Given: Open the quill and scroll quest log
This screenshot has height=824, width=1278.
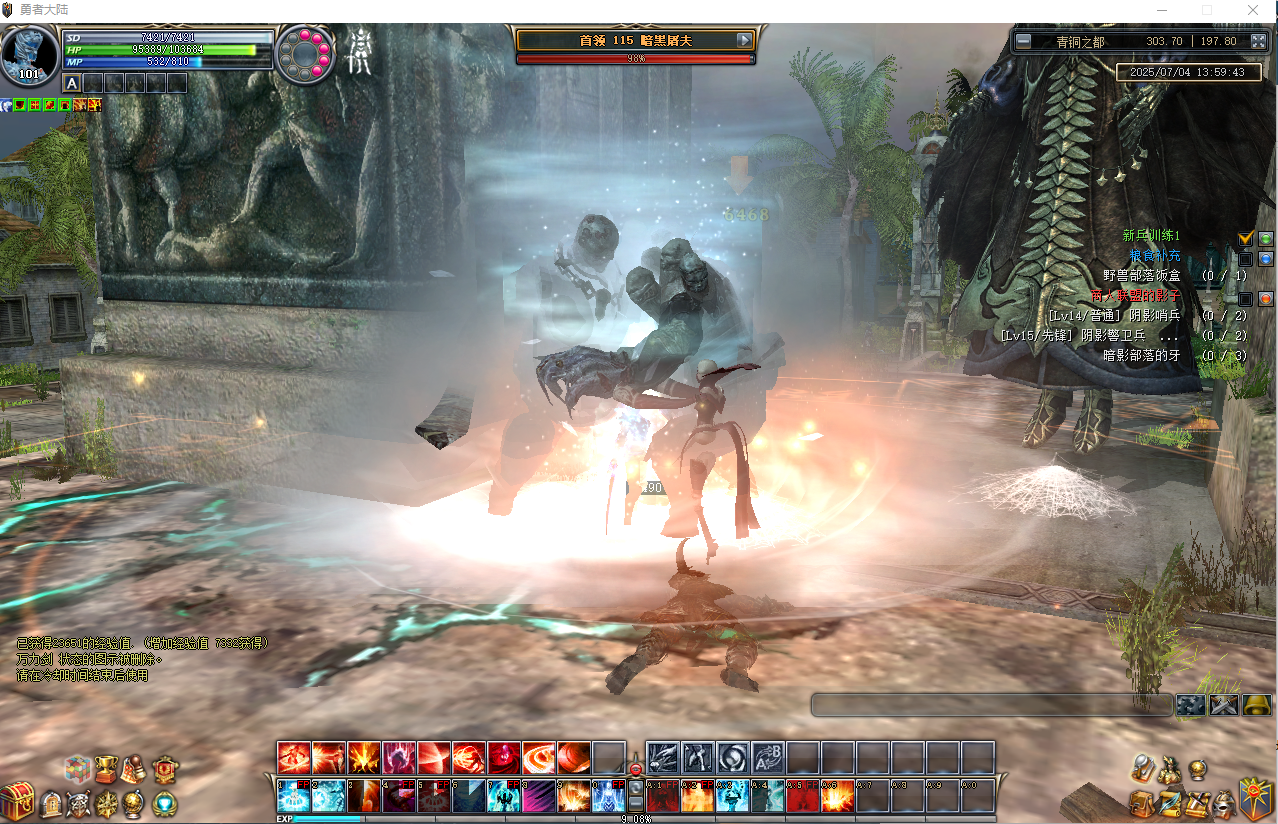Looking at the screenshot, I should 1169,803.
